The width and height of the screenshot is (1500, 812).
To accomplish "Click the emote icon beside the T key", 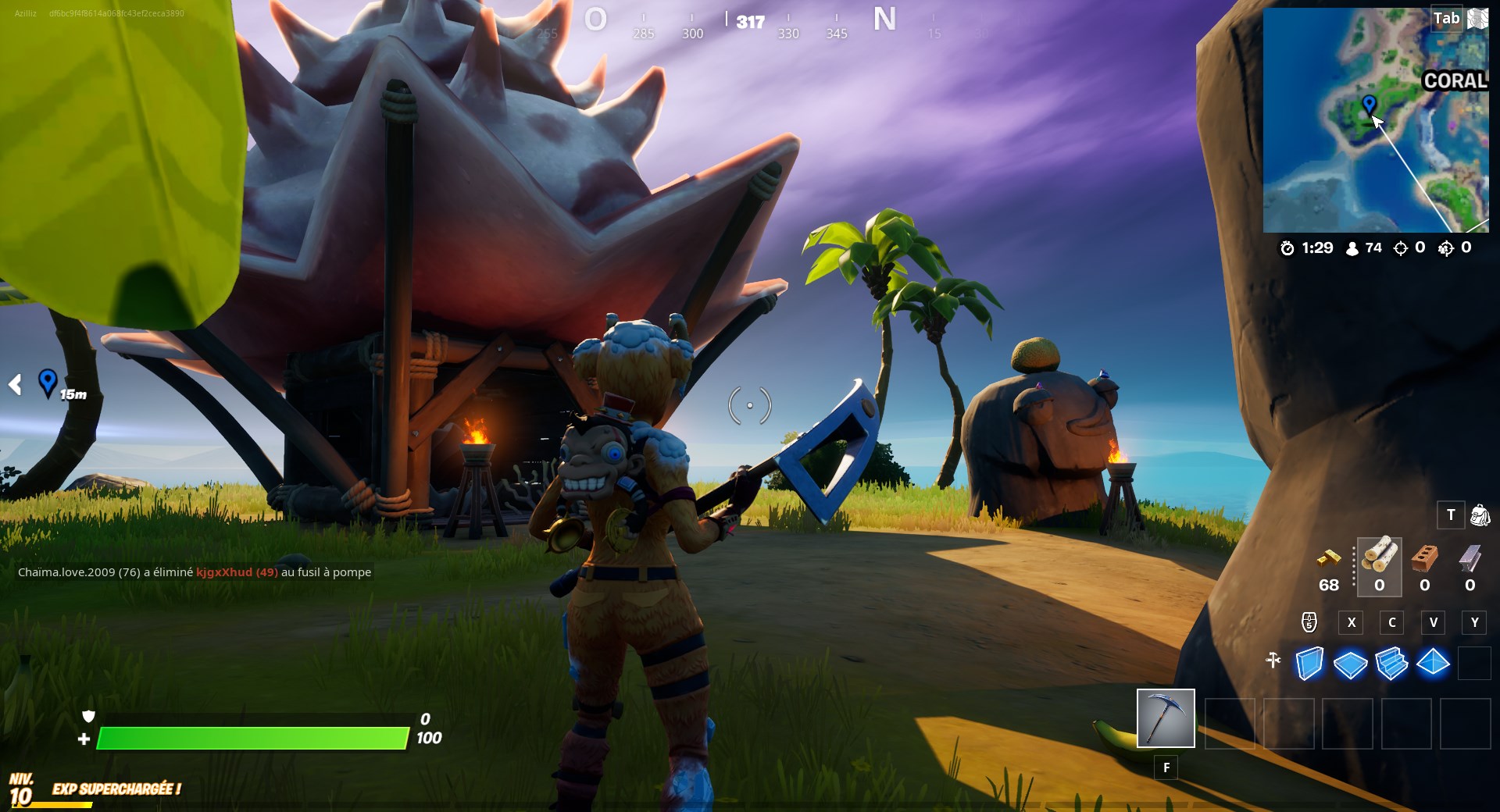I will coord(1479,515).
